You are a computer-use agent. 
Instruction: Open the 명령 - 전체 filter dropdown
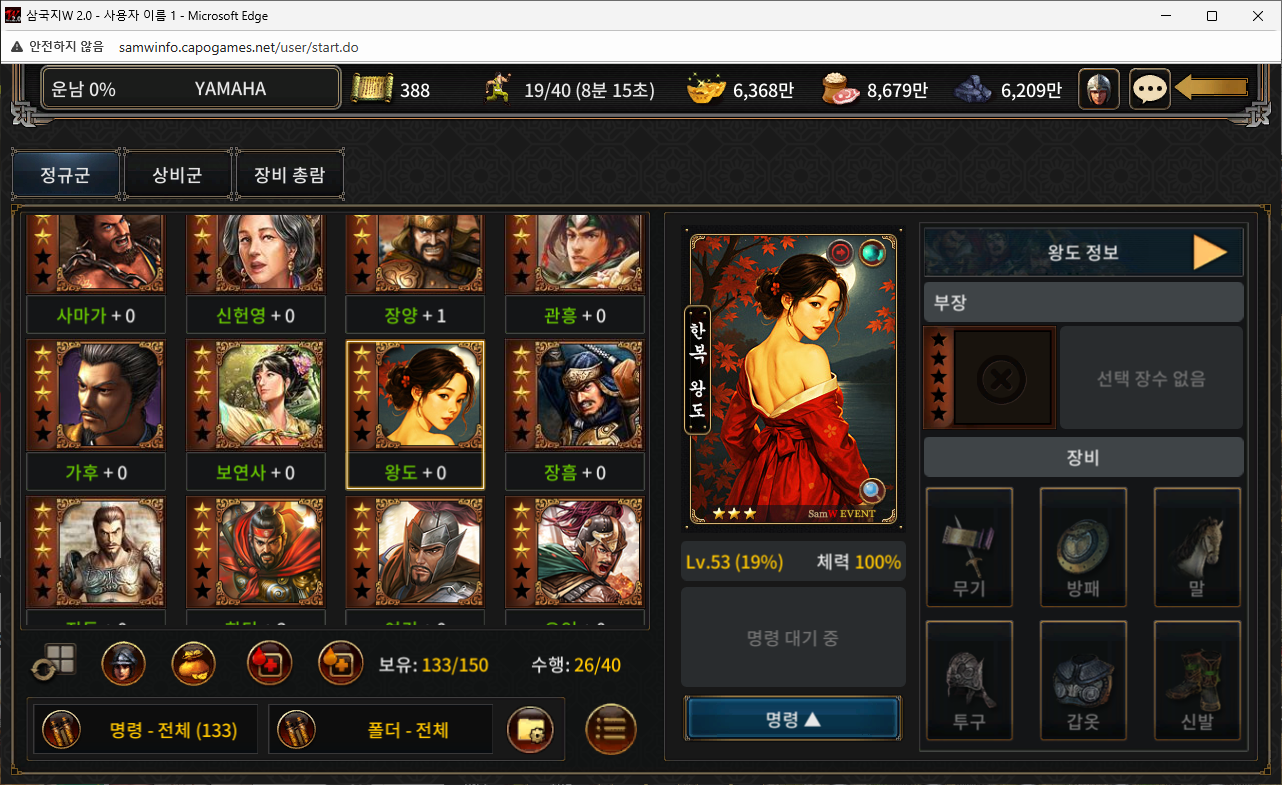pyautogui.click(x=146, y=730)
